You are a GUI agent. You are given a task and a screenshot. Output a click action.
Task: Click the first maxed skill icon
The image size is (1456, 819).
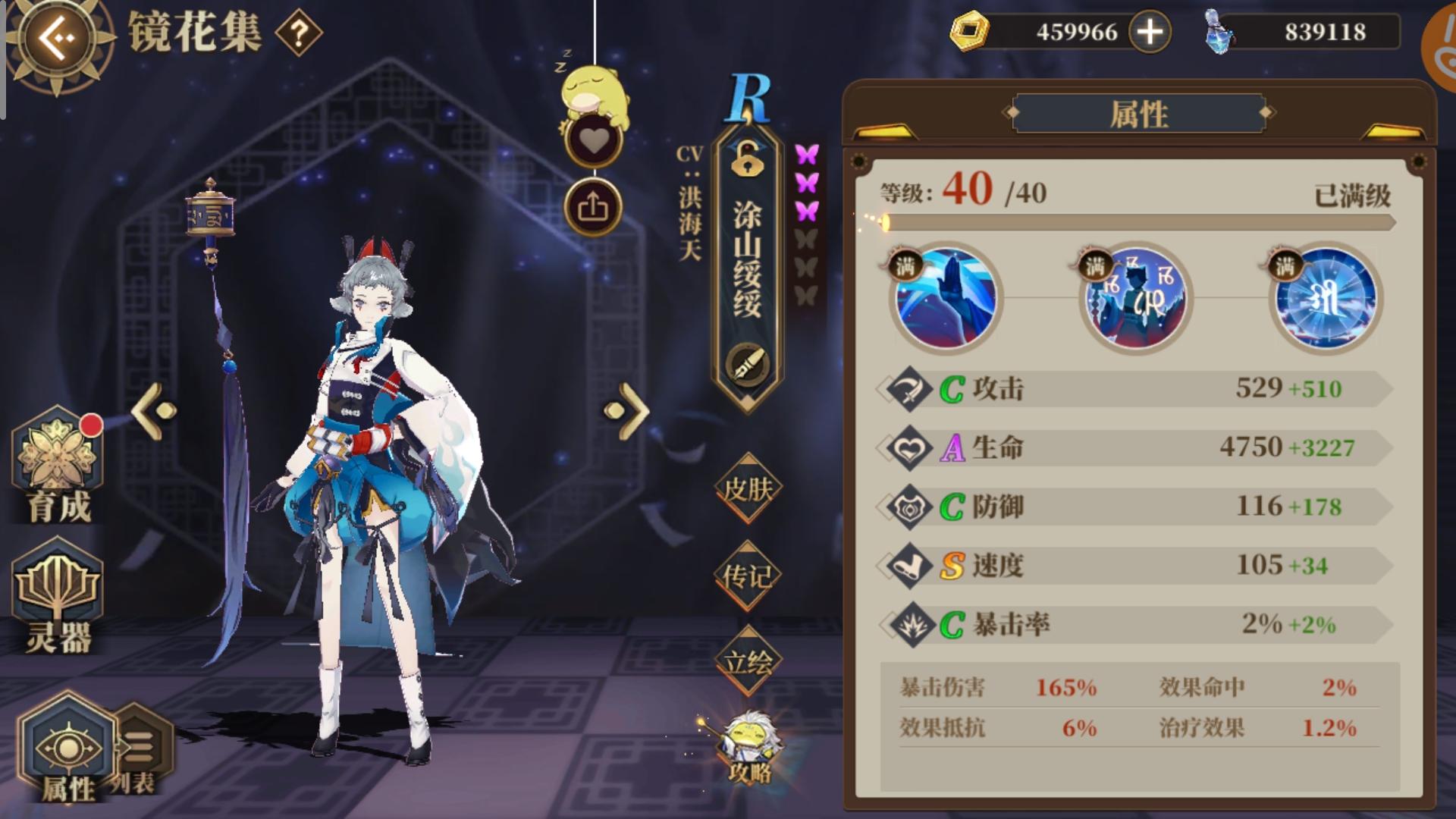coord(944,299)
